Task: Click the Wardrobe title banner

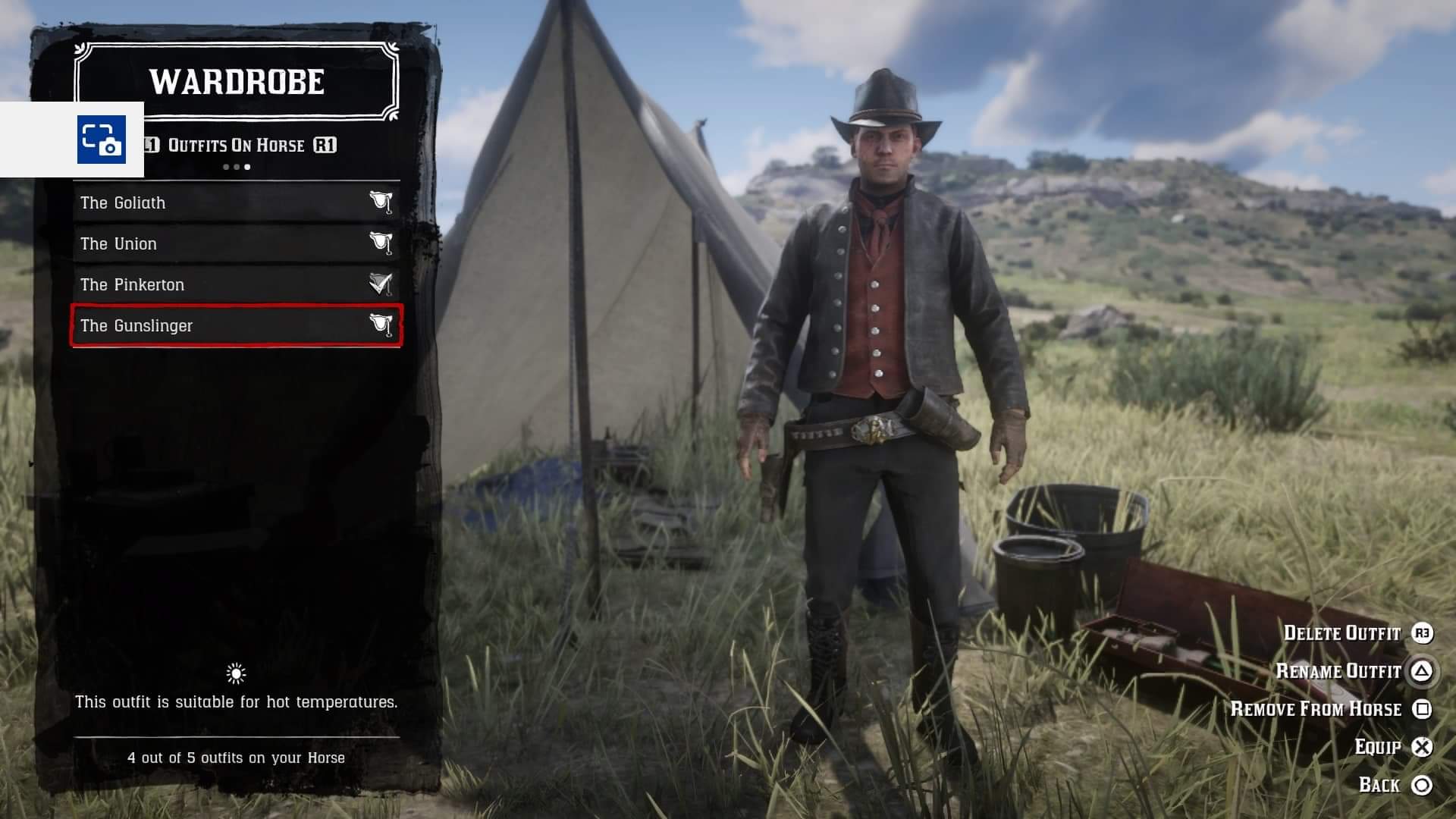Action: click(236, 83)
